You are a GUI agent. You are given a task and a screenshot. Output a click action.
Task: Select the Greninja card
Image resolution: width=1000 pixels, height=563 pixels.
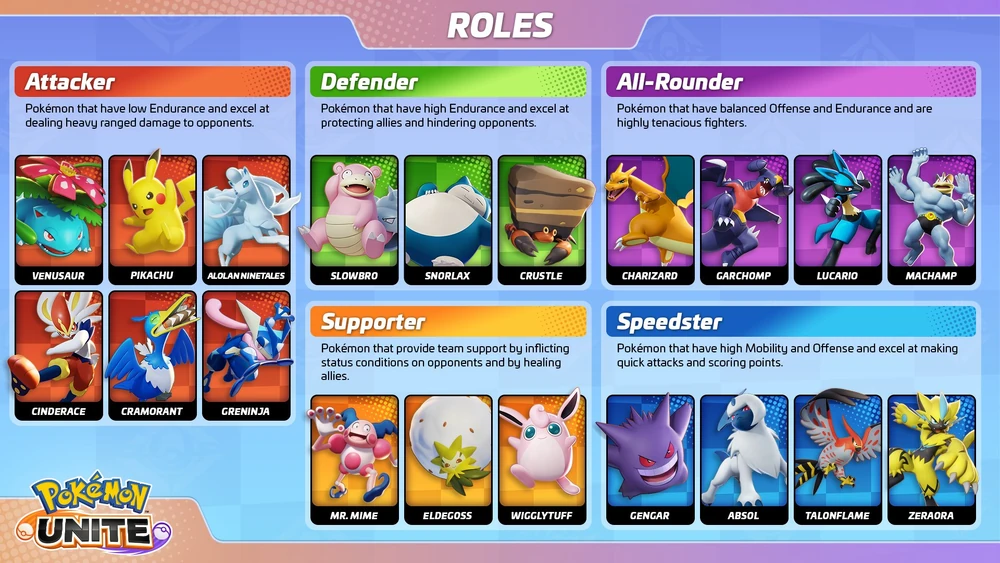246,355
